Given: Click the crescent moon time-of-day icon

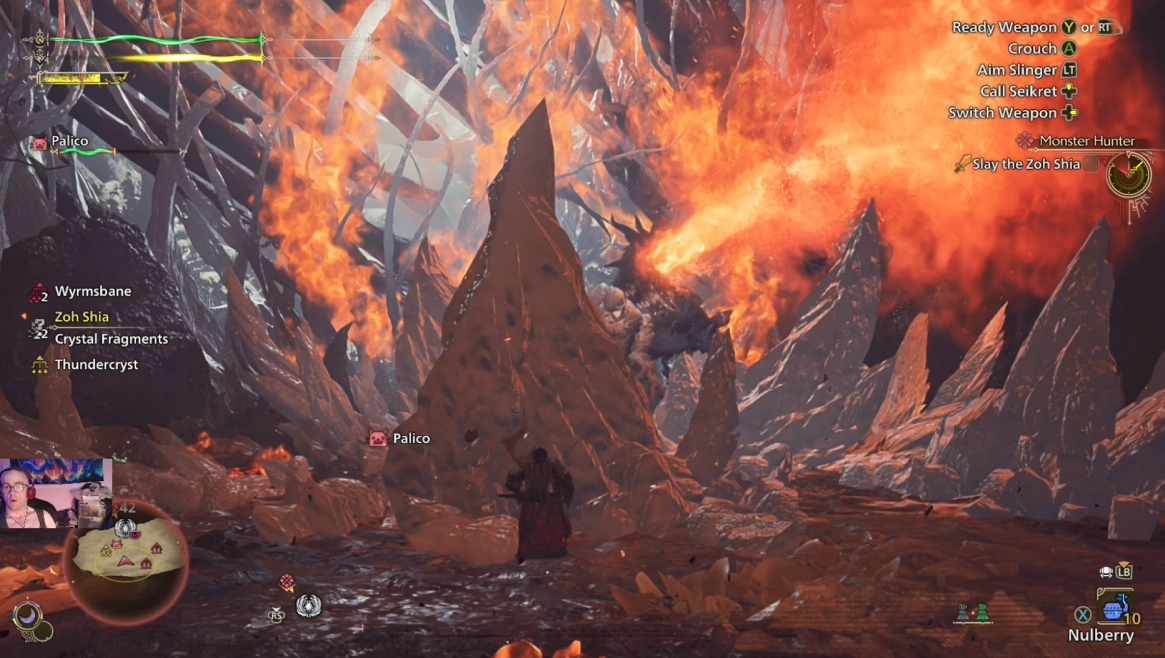Looking at the screenshot, I should (x=26, y=616).
